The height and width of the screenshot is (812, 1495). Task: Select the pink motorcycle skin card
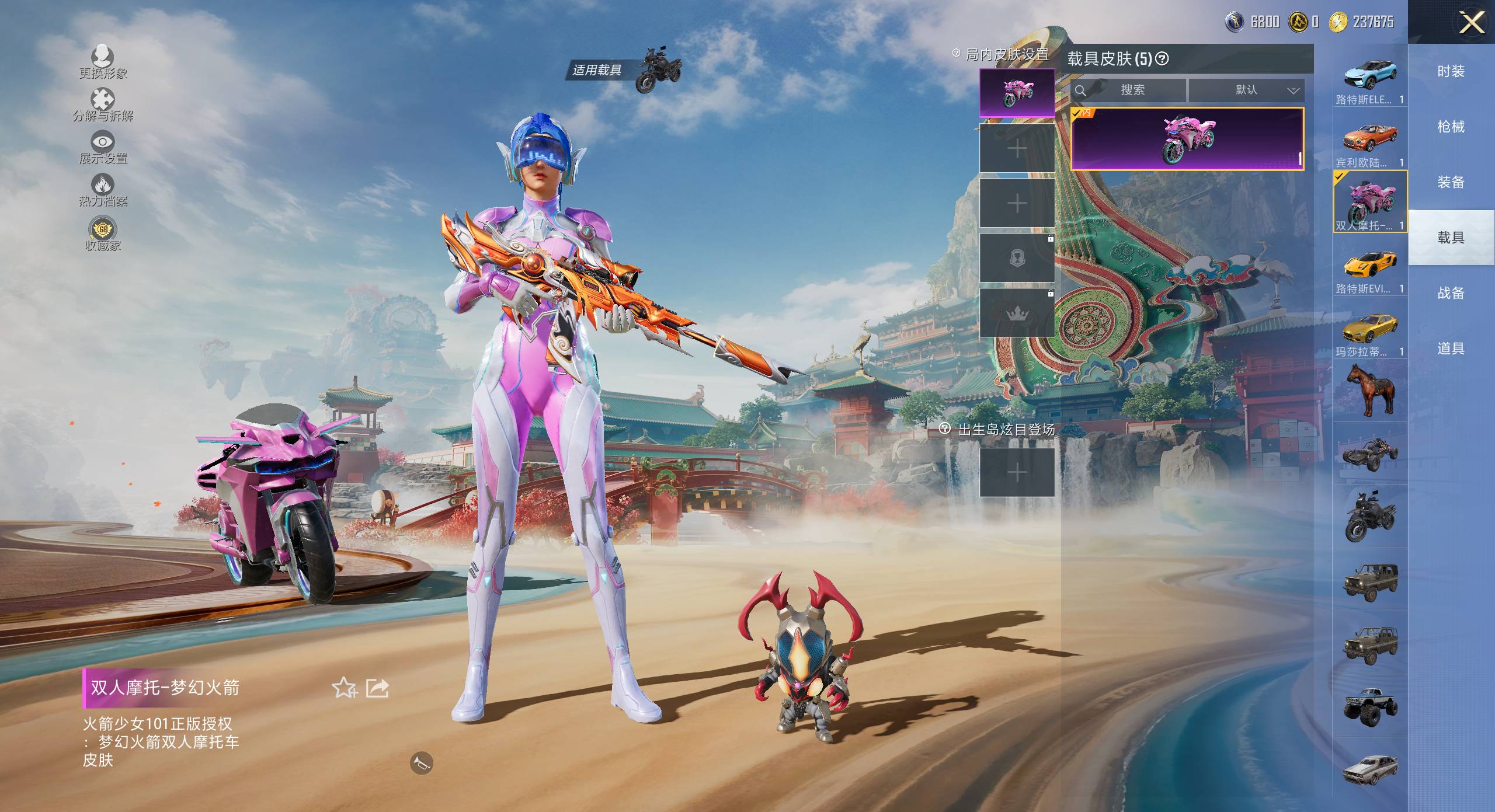pos(1187,139)
